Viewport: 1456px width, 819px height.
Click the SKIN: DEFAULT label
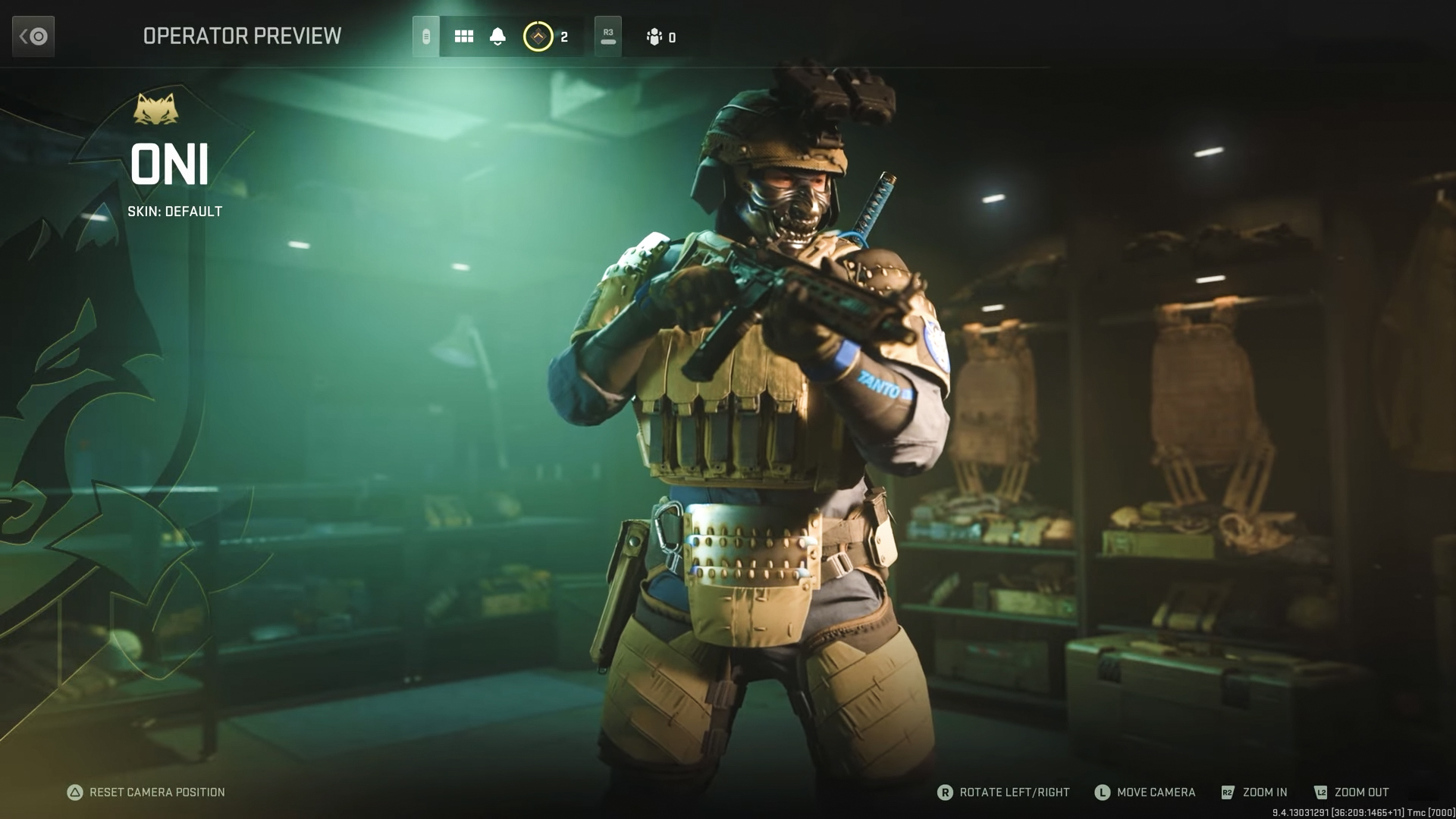pyautogui.click(x=175, y=212)
